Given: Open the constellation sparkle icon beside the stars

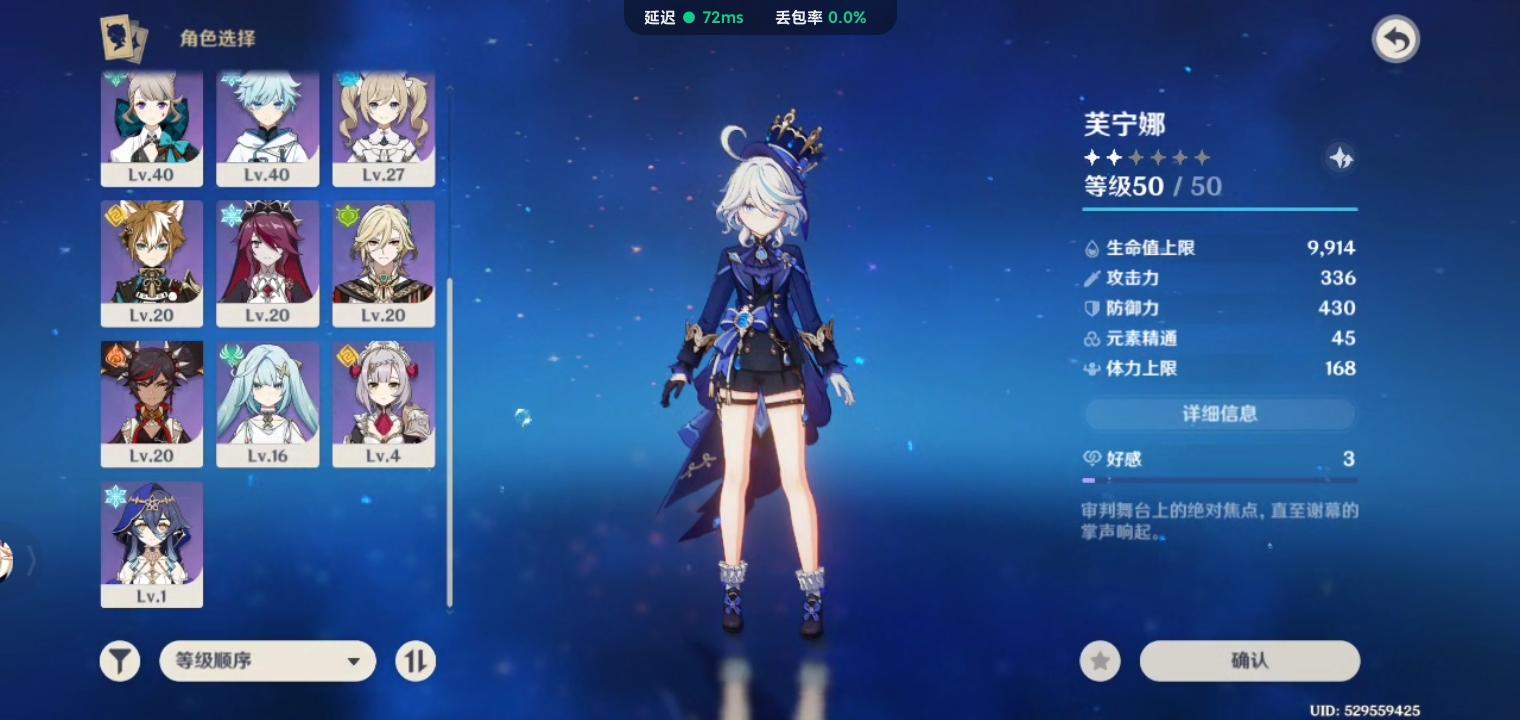Looking at the screenshot, I should pos(1341,157).
